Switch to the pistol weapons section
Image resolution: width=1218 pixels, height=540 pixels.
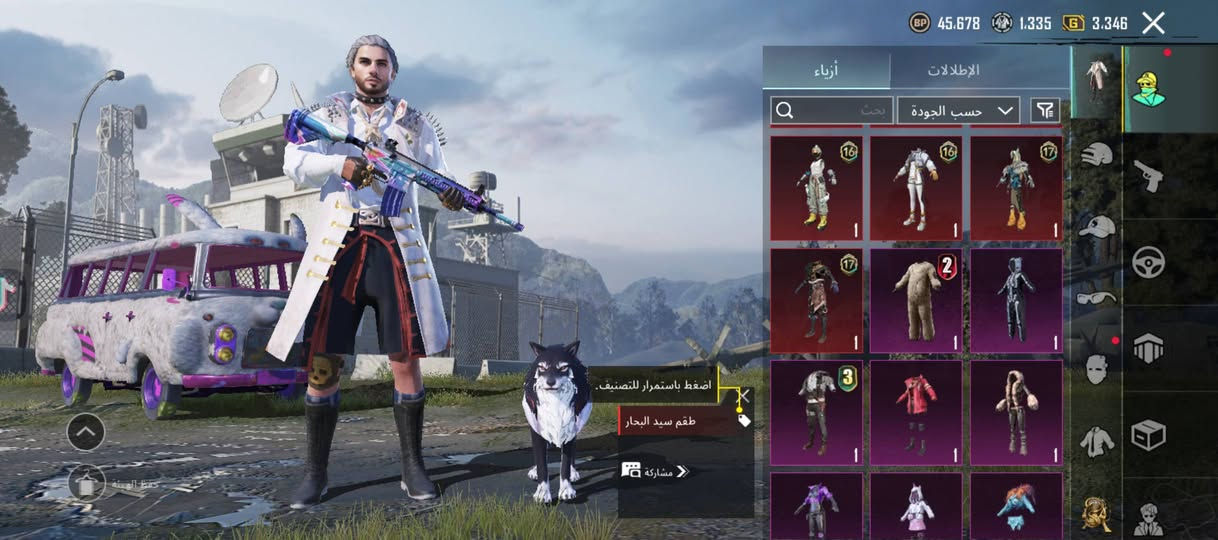[1148, 176]
